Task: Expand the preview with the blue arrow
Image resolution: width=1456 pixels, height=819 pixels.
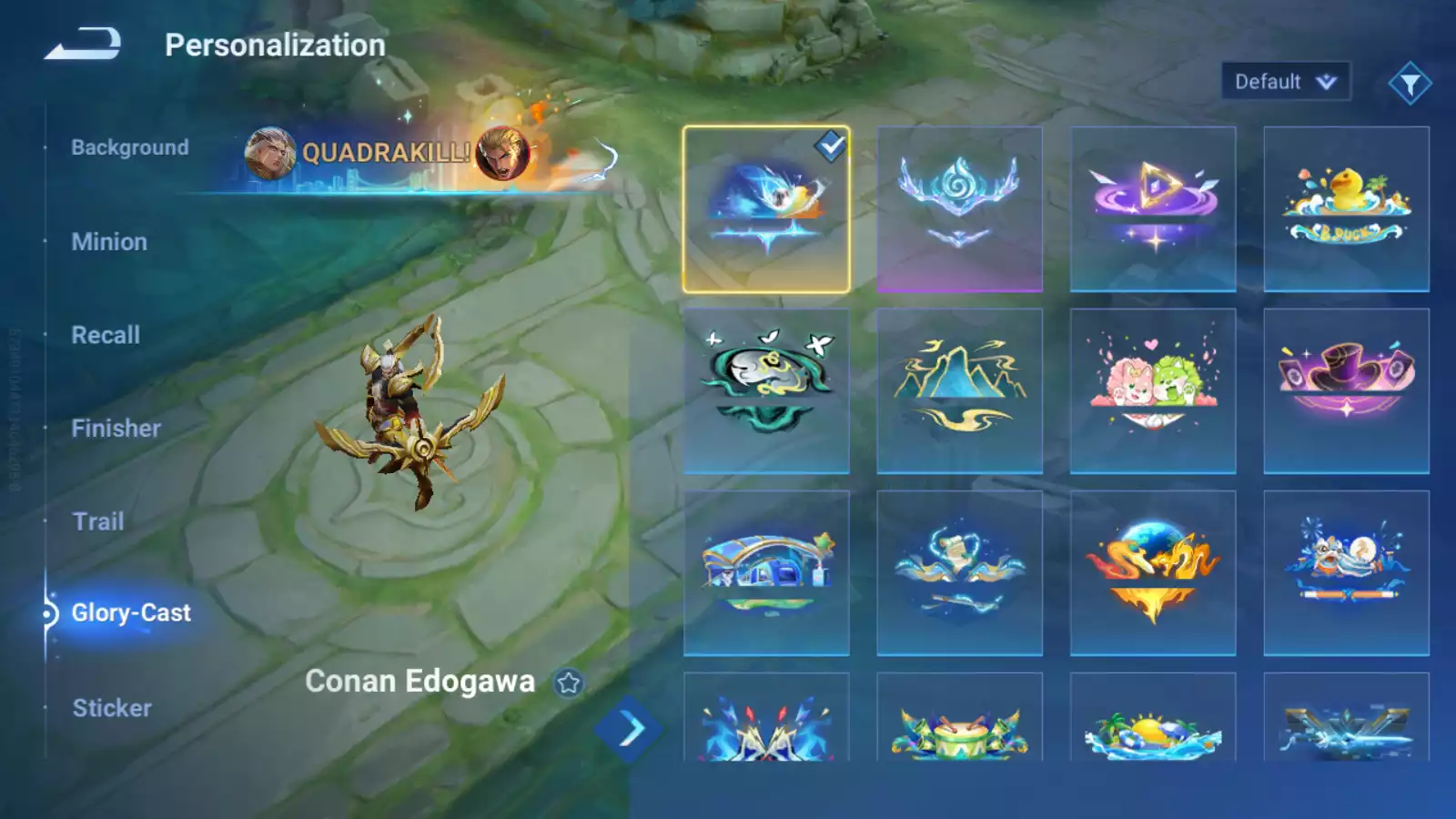Action: point(629,729)
